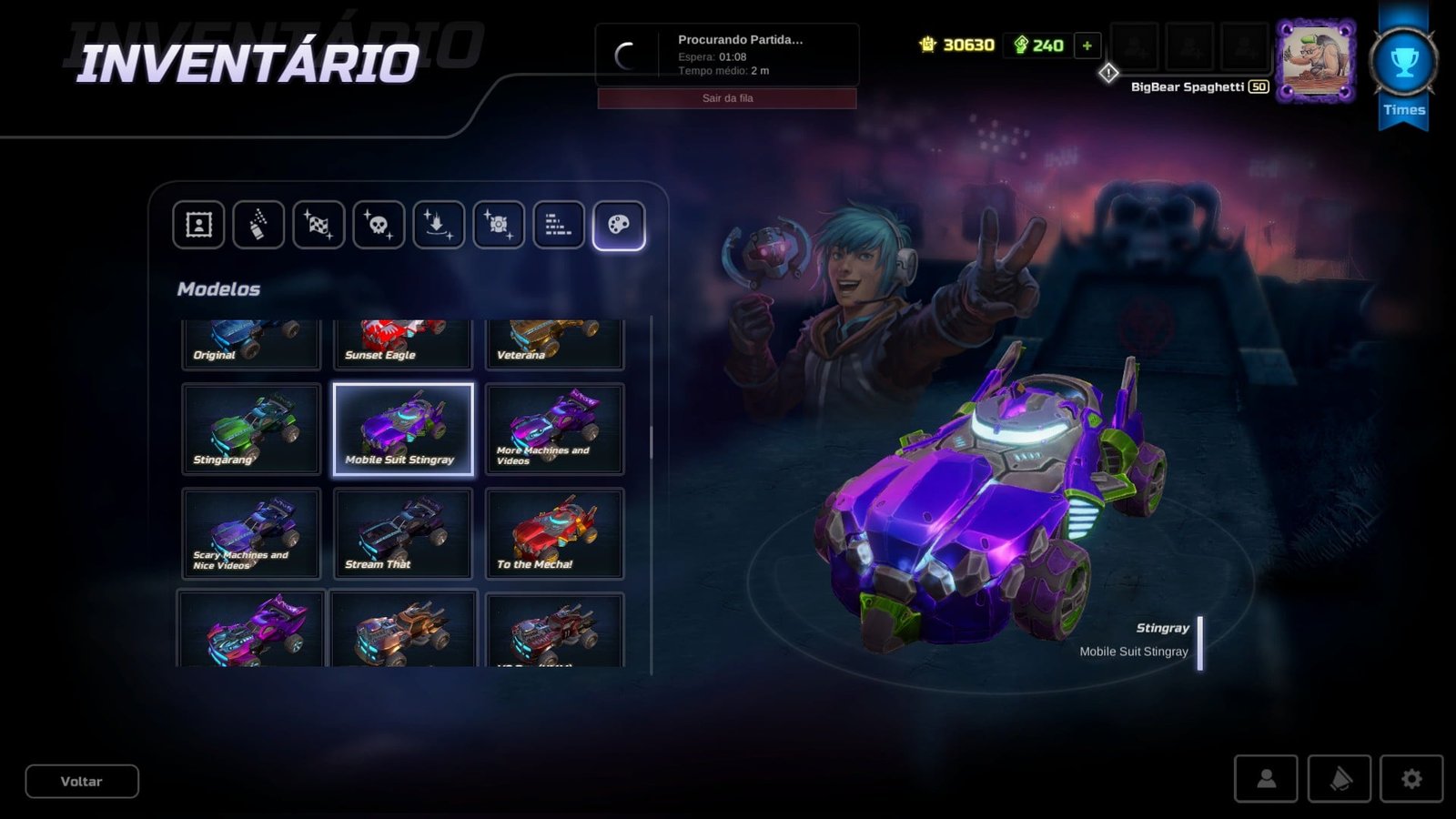
Task: Choose the Stingarang green skin
Action: [x=251, y=430]
